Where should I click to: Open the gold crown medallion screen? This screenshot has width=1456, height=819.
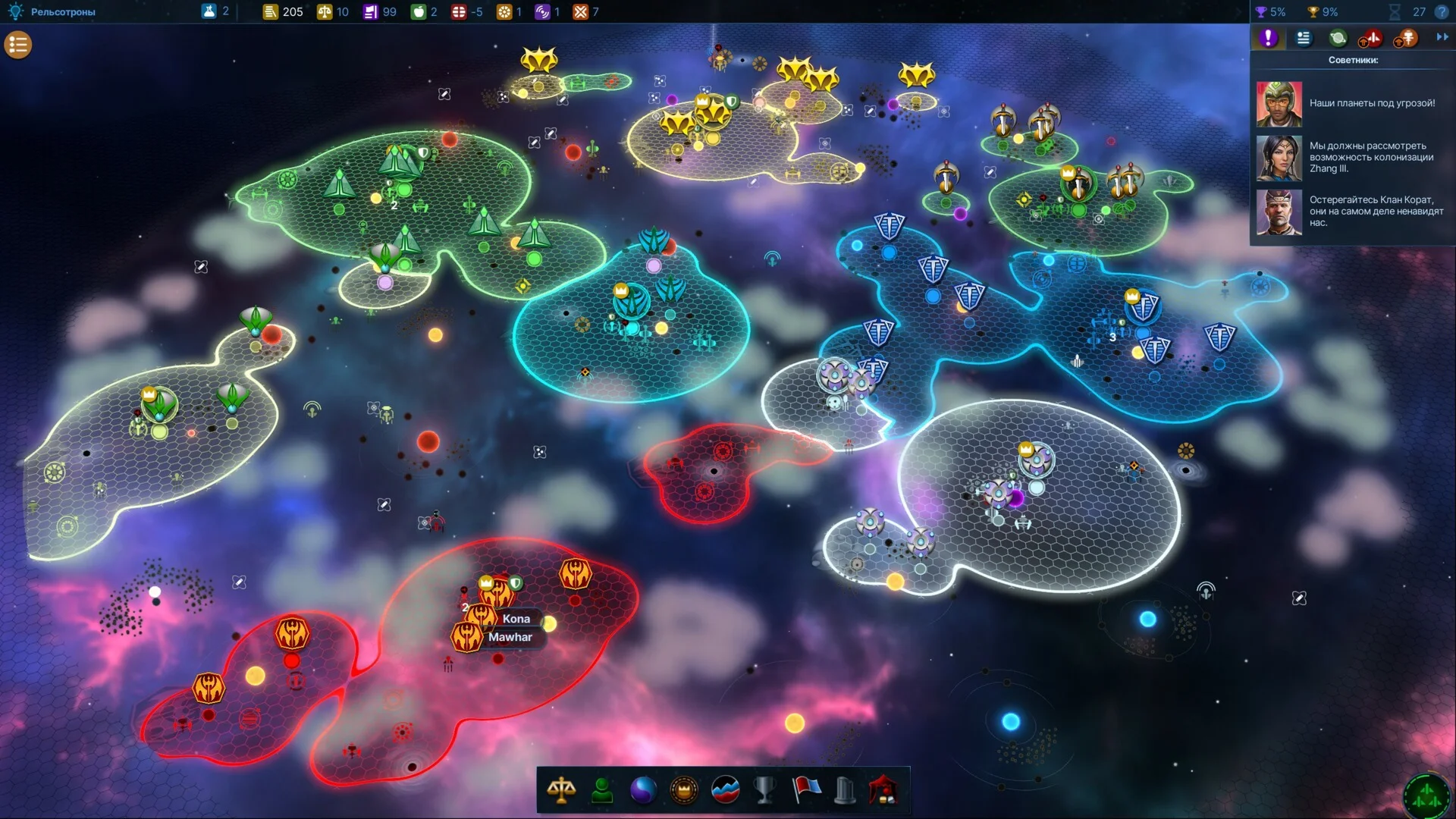(x=684, y=790)
